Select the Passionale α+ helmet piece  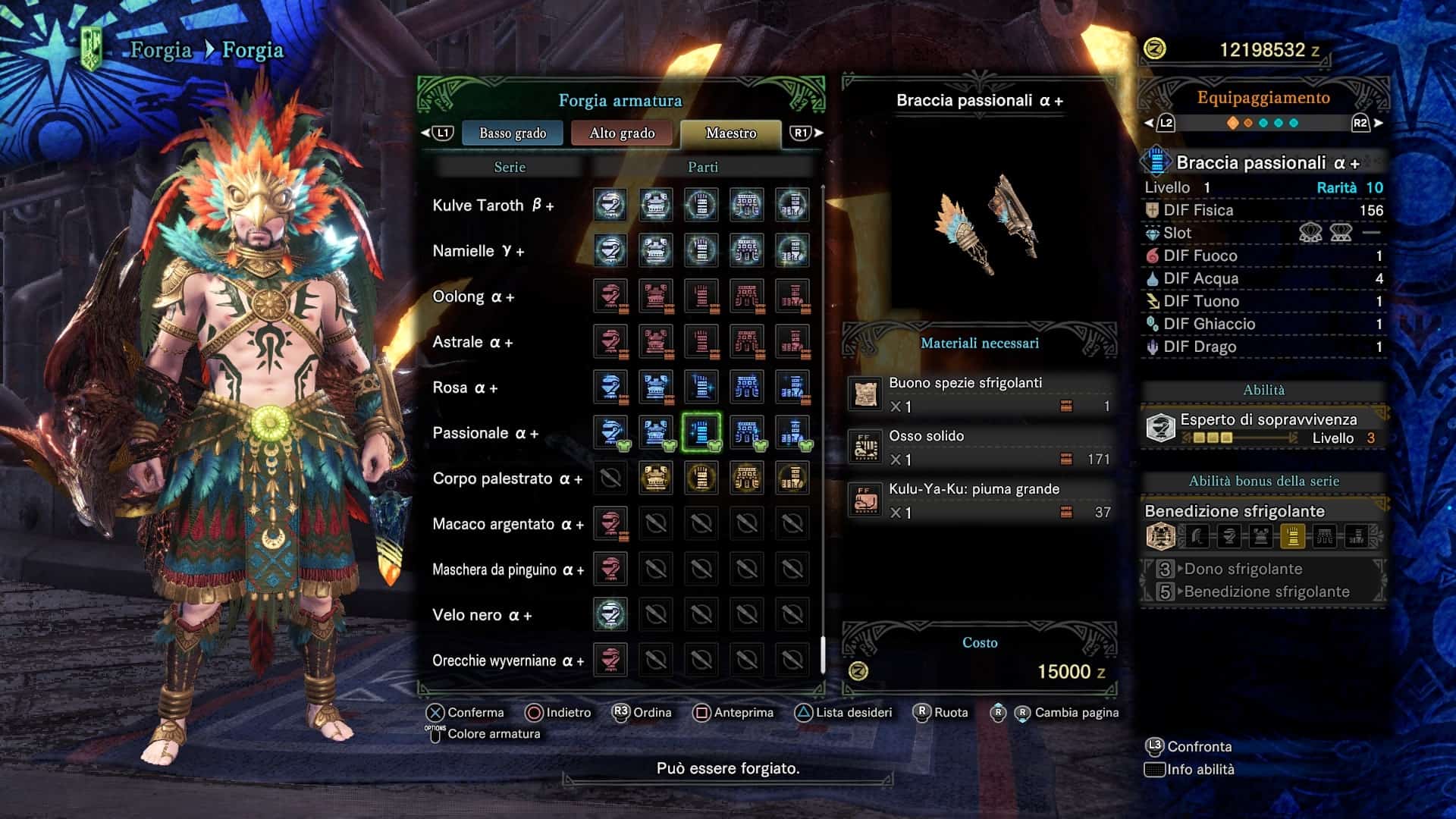pyautogui.click(x=610, y=432)
